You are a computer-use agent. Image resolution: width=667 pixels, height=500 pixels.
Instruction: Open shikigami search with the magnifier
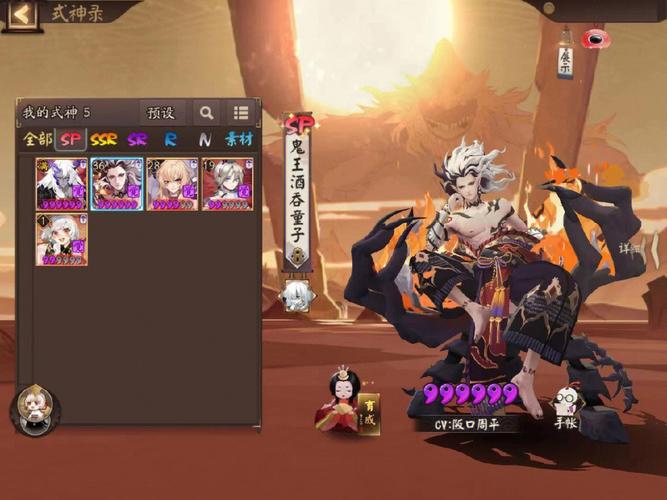[x=206, y=113]
